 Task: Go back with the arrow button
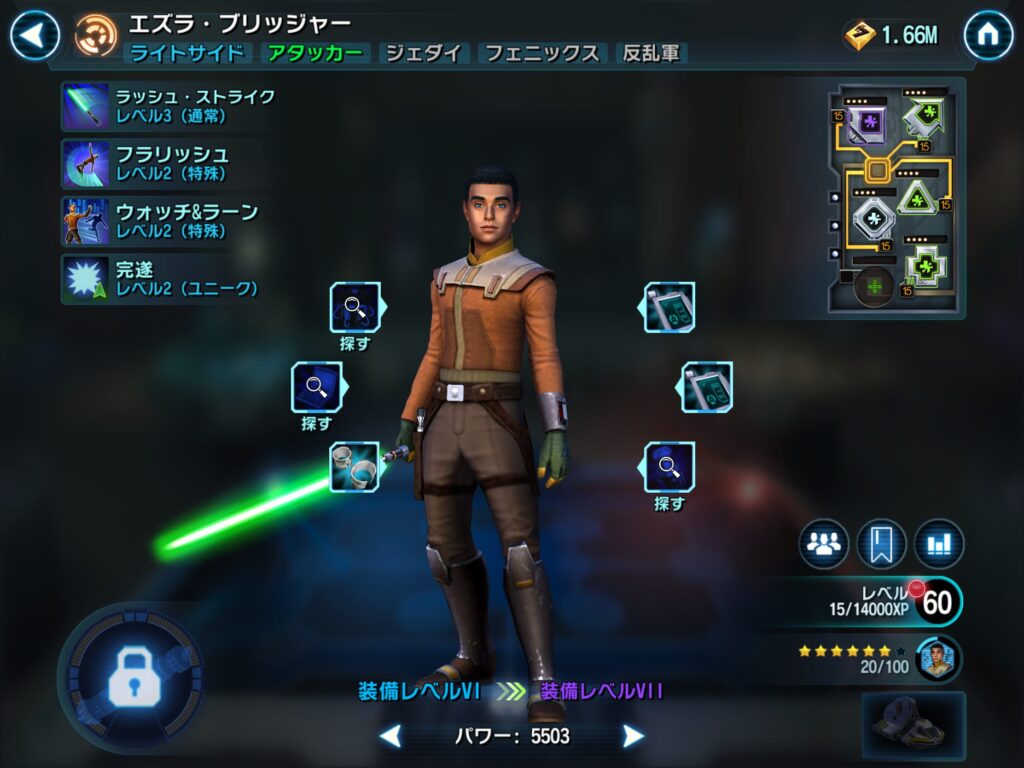point(35,36)
